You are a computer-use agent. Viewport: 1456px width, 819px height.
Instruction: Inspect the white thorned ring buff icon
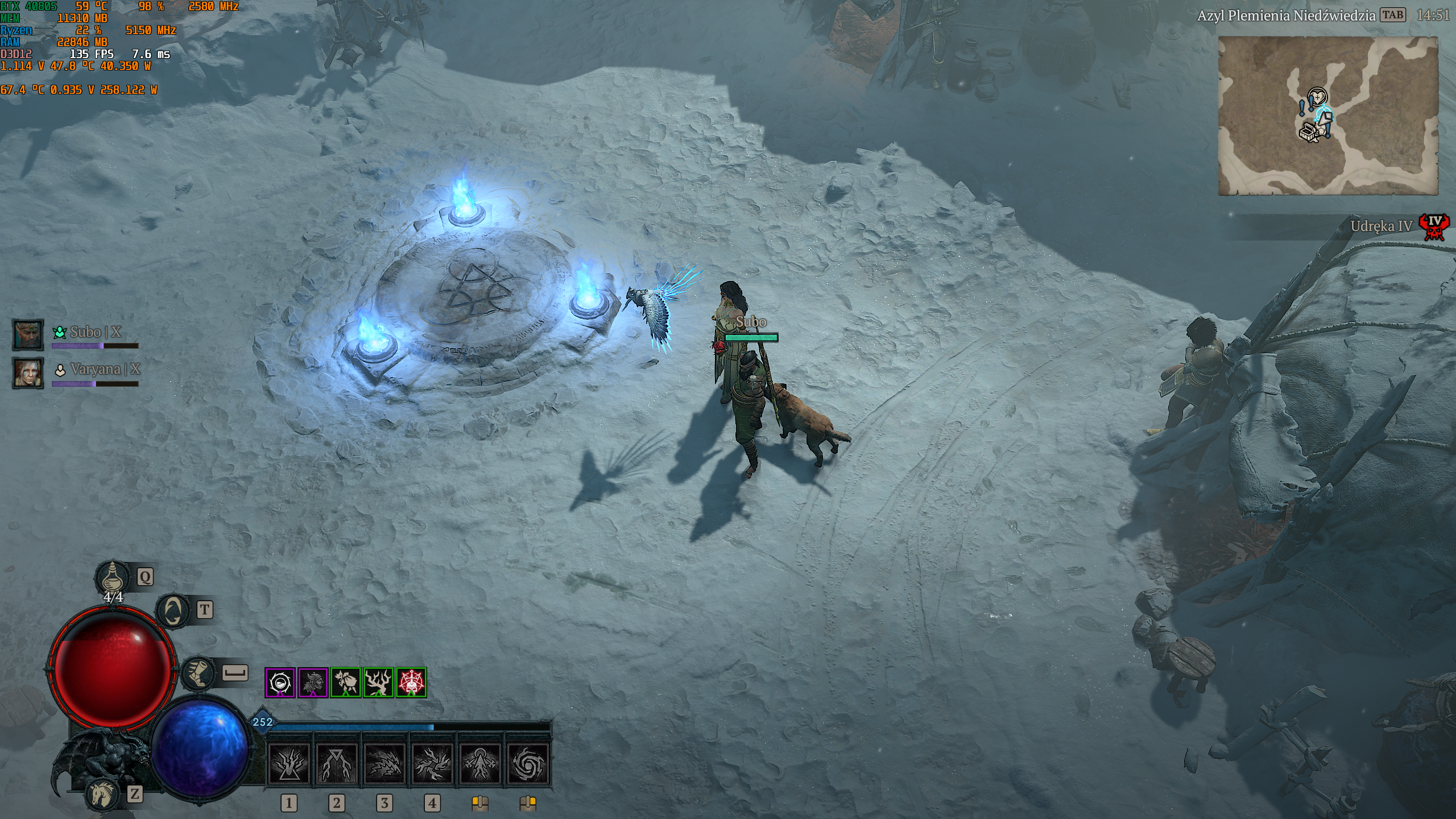(280, 682)
